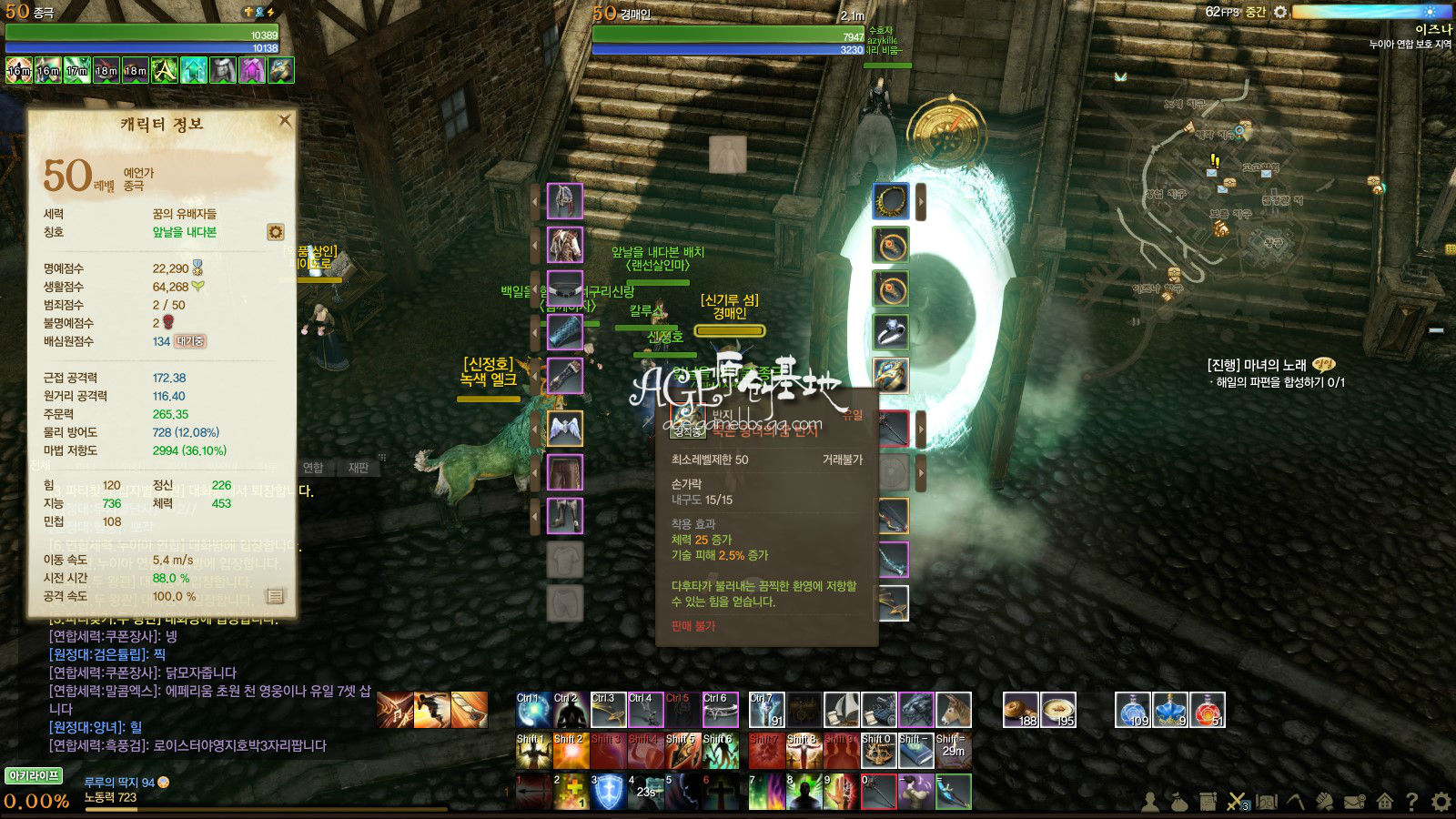Open the inventory bag icon
Screen dimensions: 1456x819
click(x=1178, y=802)
